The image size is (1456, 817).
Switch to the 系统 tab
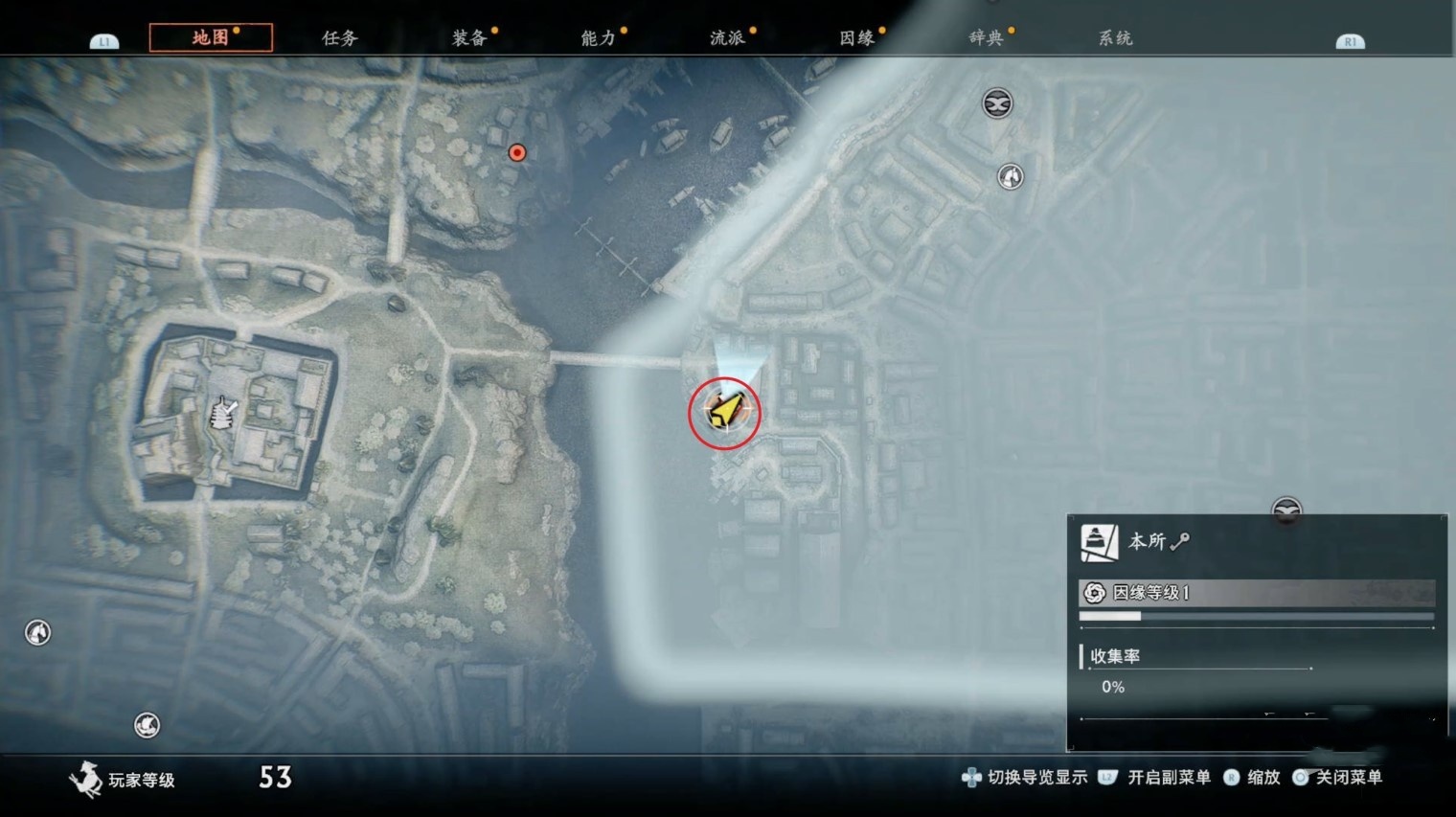click(x=1115, y=38)
